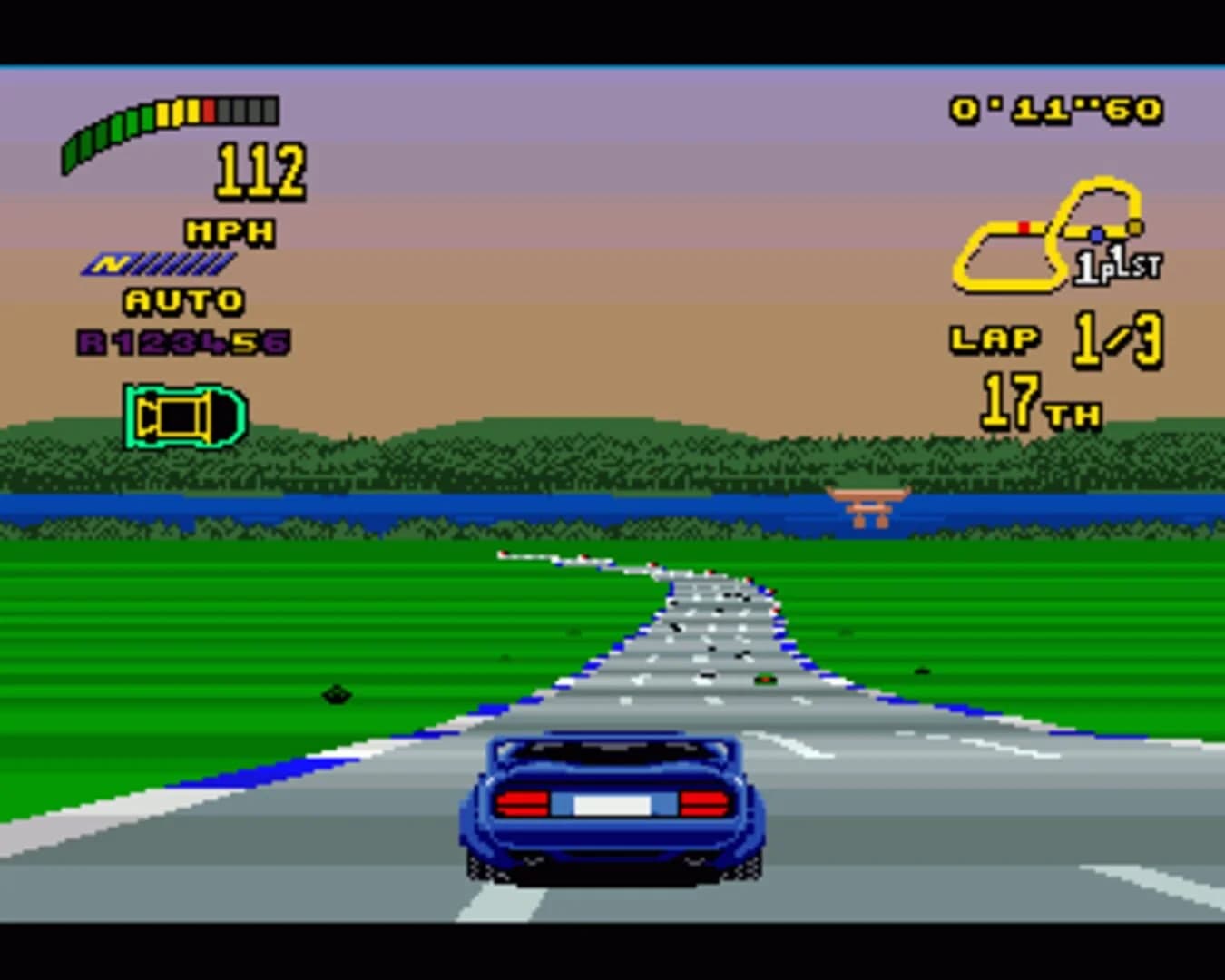The width and height of the screenshot is (1225, 980).
Task: Click the MPH speed unit label
Action: tap(230, 231)
